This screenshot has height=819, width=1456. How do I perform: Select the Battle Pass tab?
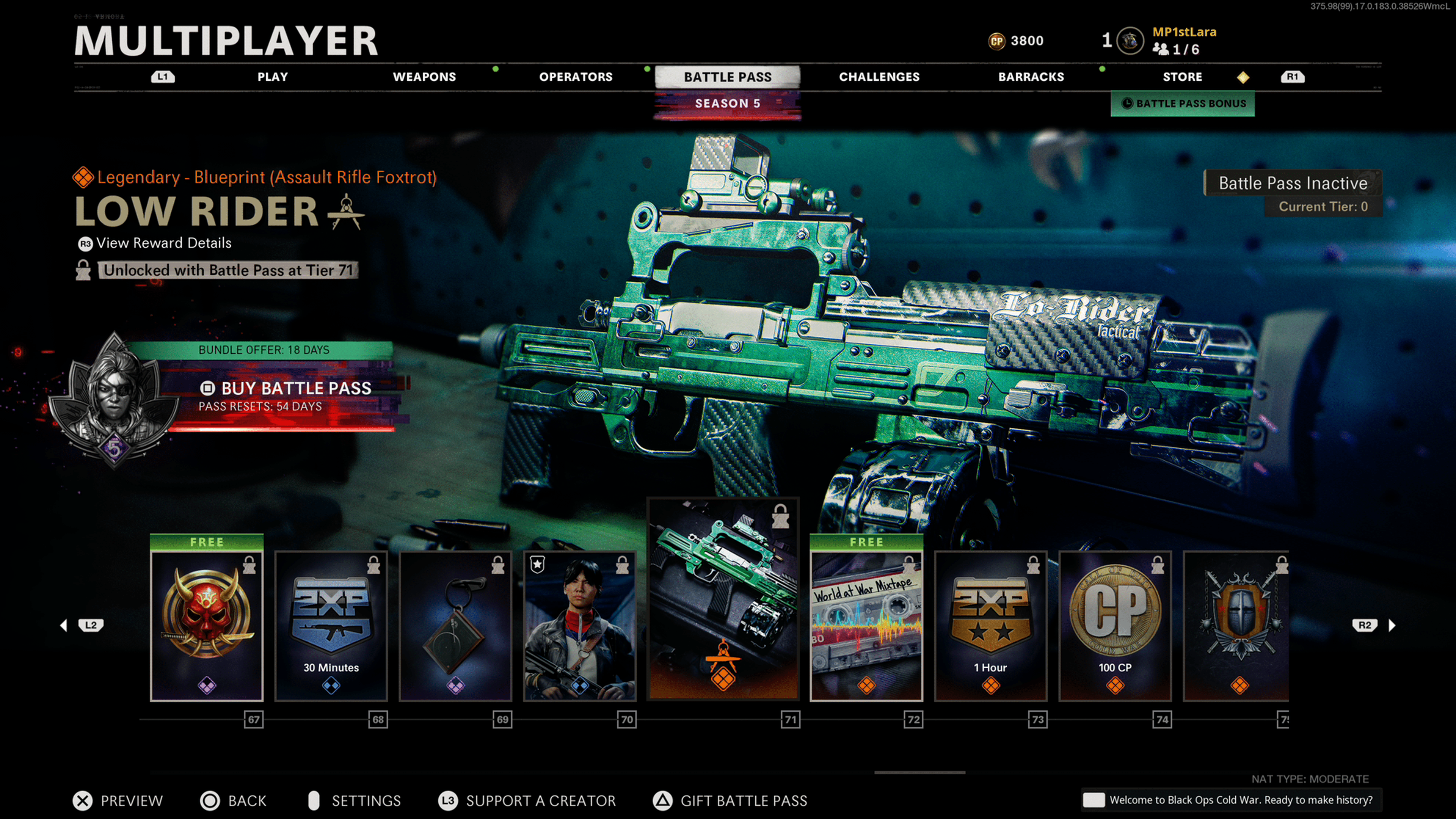(x=728, y=77)
